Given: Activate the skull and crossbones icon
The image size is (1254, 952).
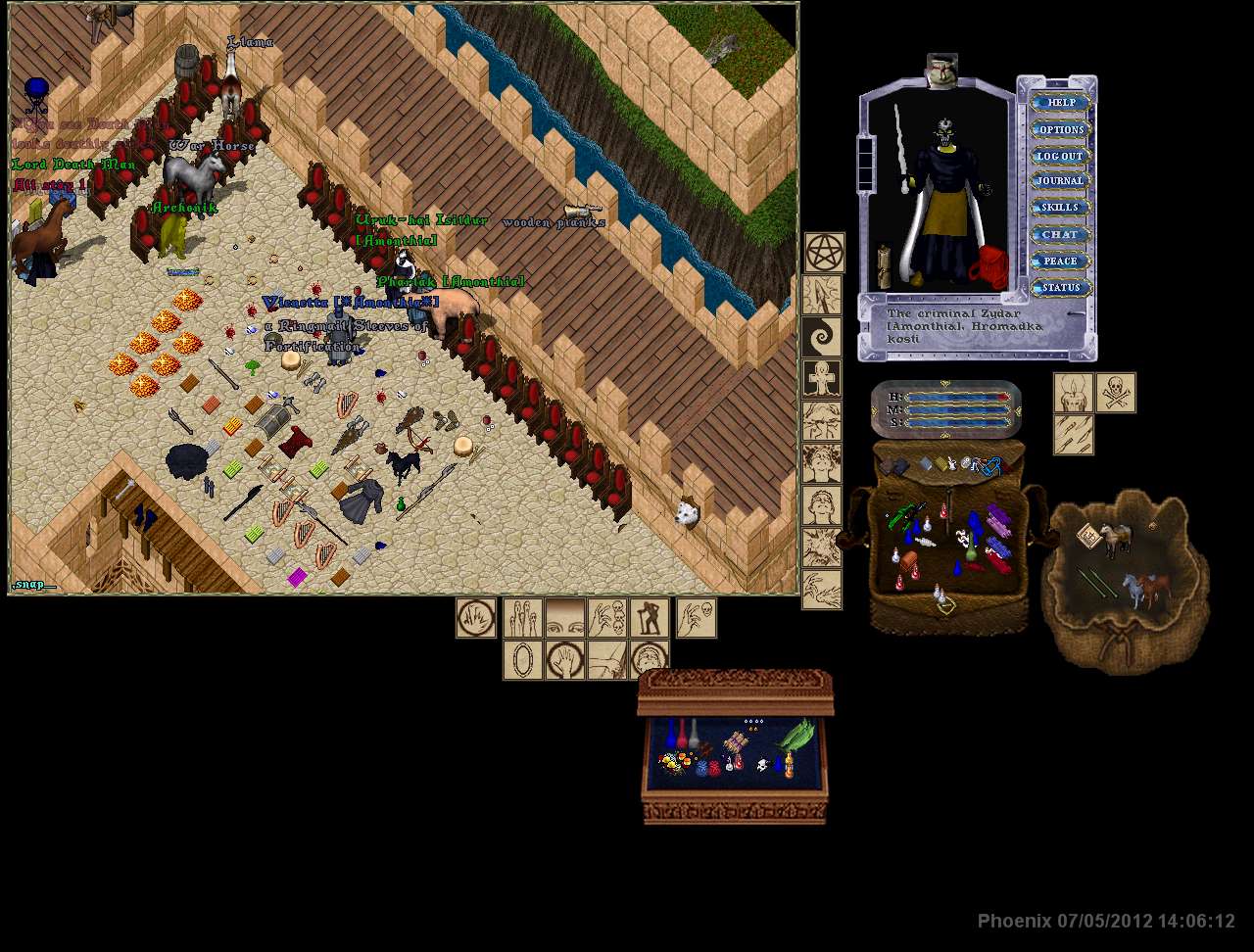Looking at the screenshot, I should pyautogui.click(x=1116, y=393).
